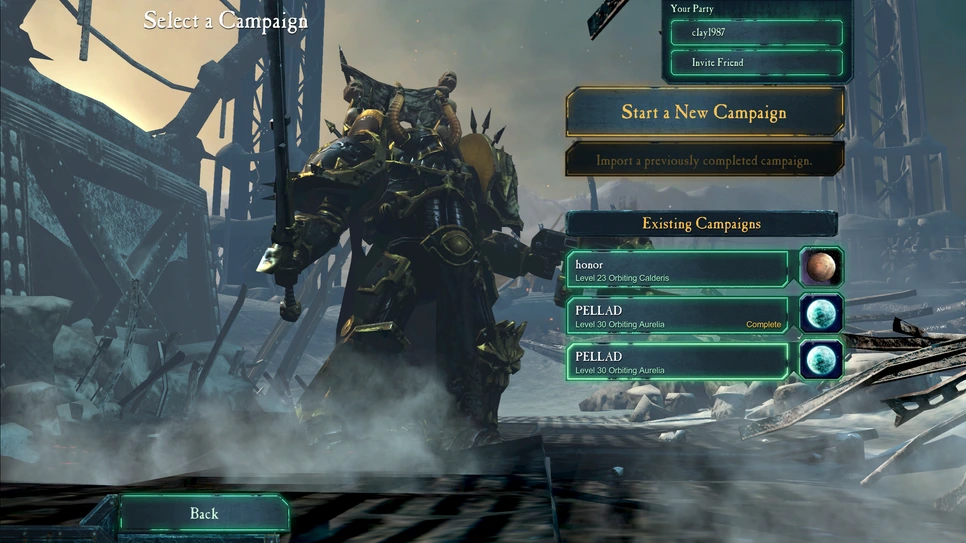Select the clay1987 party slot
966x543 pixels.
pos(754,33)
